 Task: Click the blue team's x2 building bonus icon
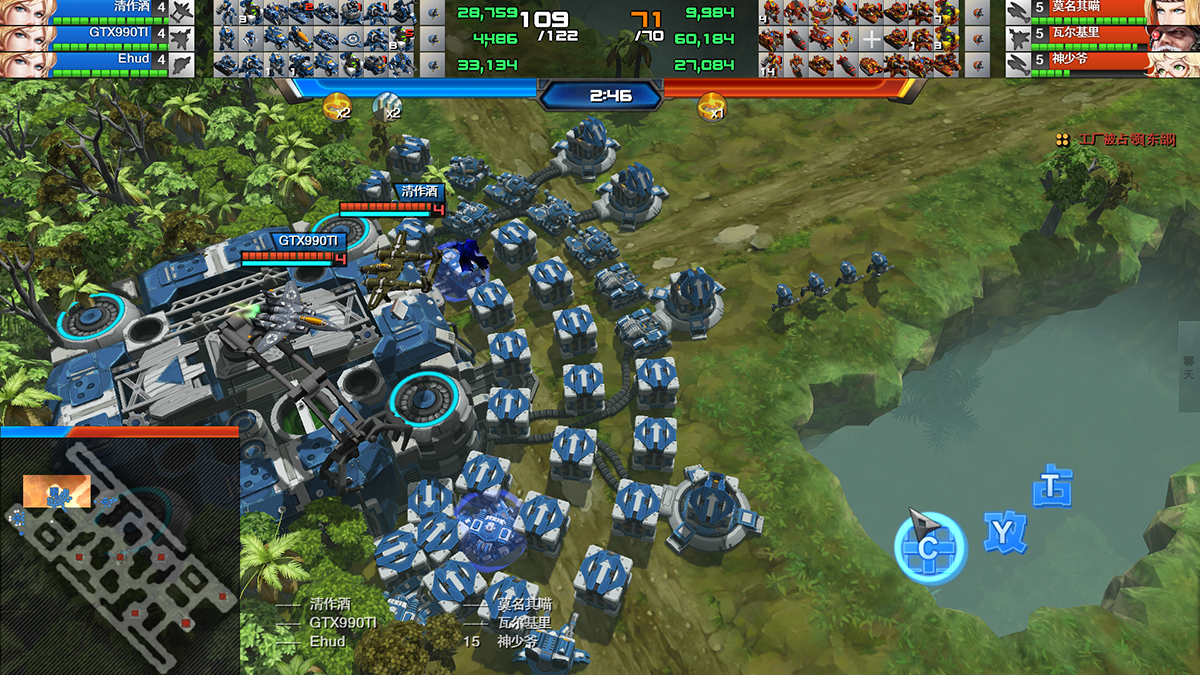coord(337,104)
